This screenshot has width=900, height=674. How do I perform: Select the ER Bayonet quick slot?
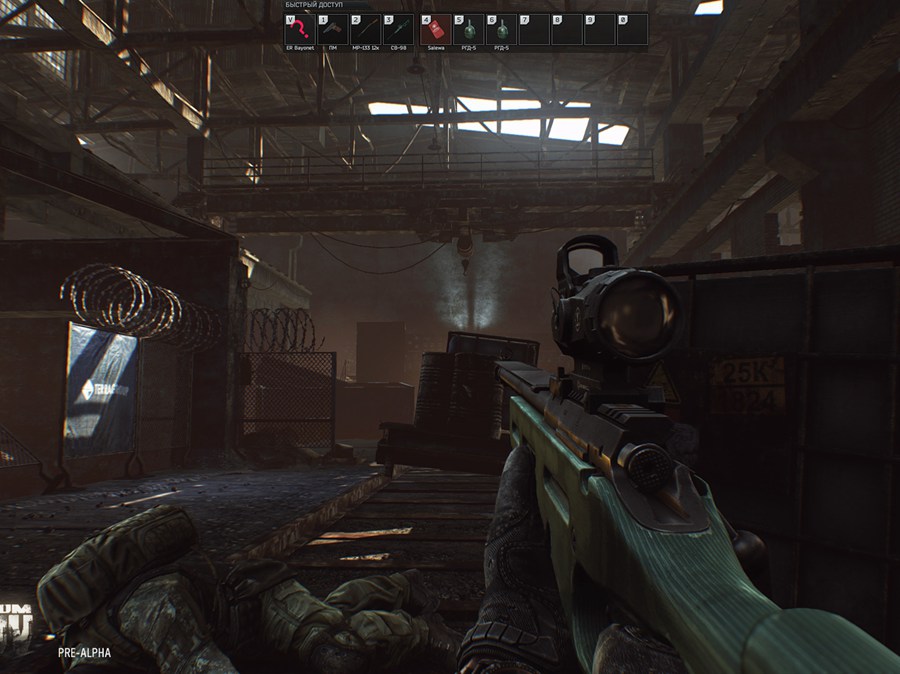[299, 30]
